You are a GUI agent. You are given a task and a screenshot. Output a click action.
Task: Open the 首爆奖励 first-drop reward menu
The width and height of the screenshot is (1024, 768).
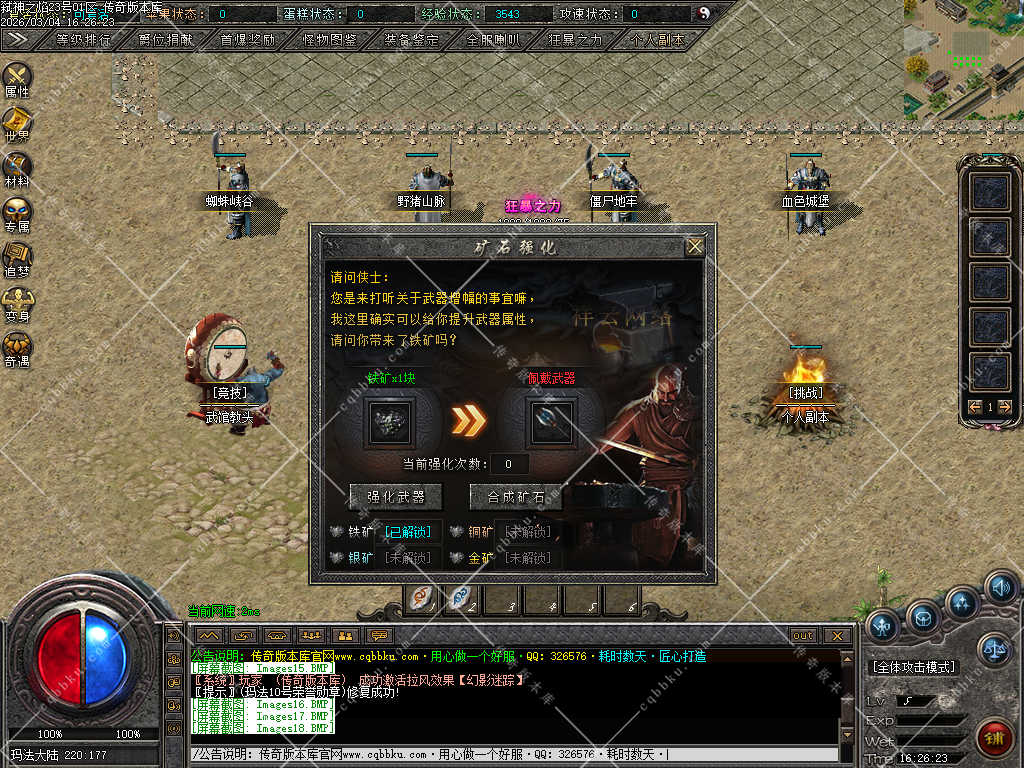coord(248,40)
